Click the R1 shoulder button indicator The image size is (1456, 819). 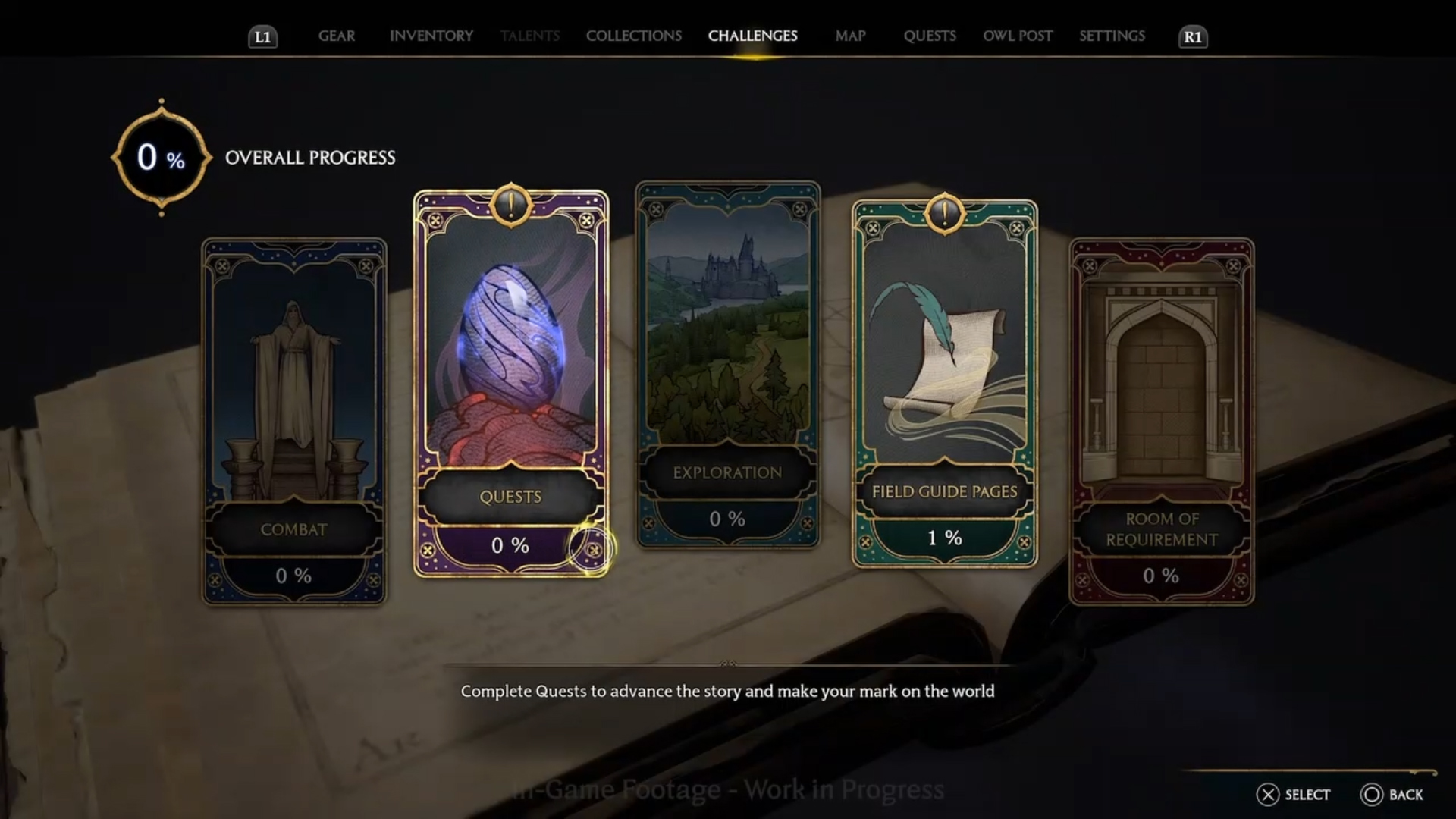pyautogui.click(x=1193, y=36)
